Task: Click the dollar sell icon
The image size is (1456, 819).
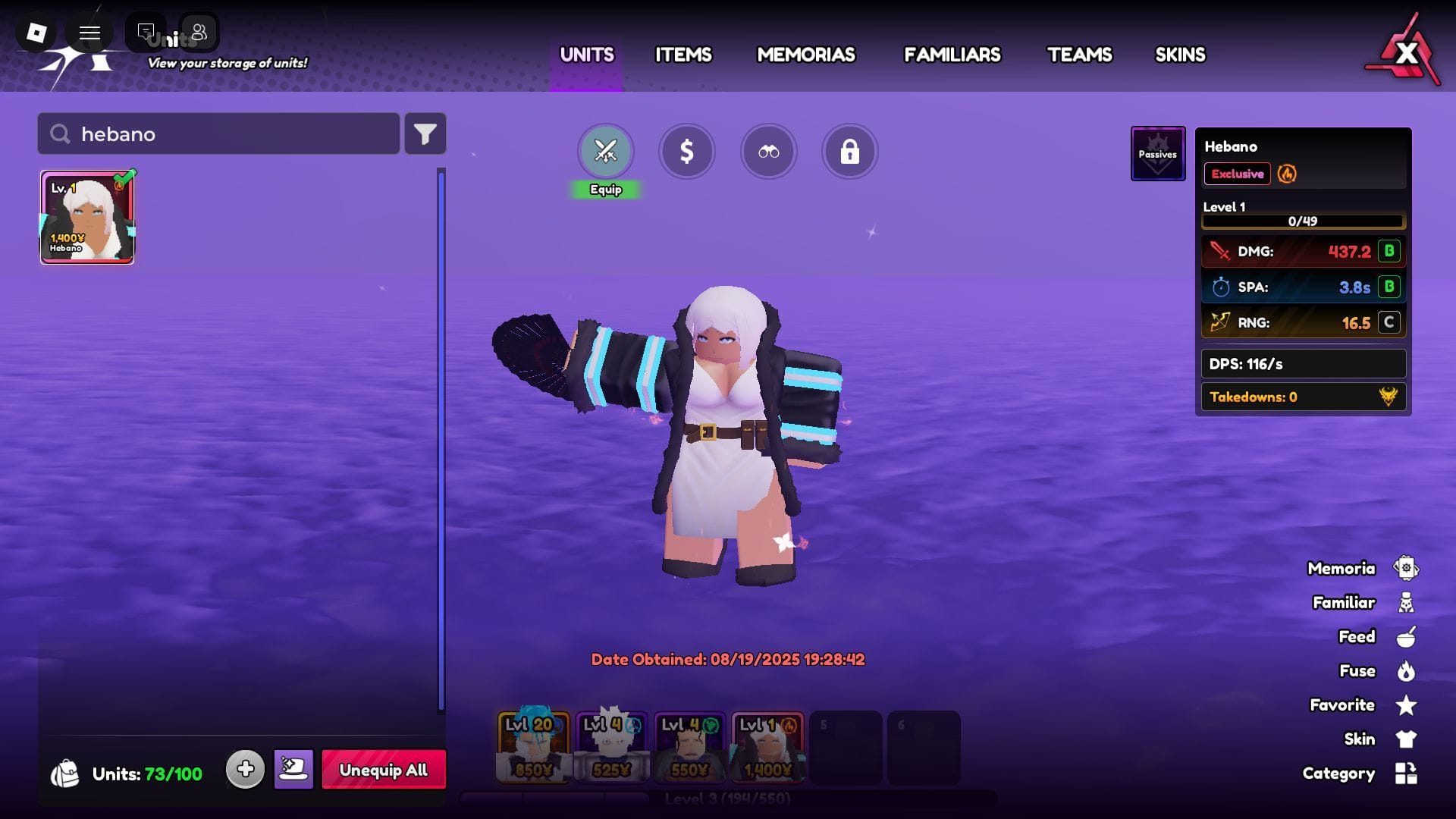Action: 687,152
